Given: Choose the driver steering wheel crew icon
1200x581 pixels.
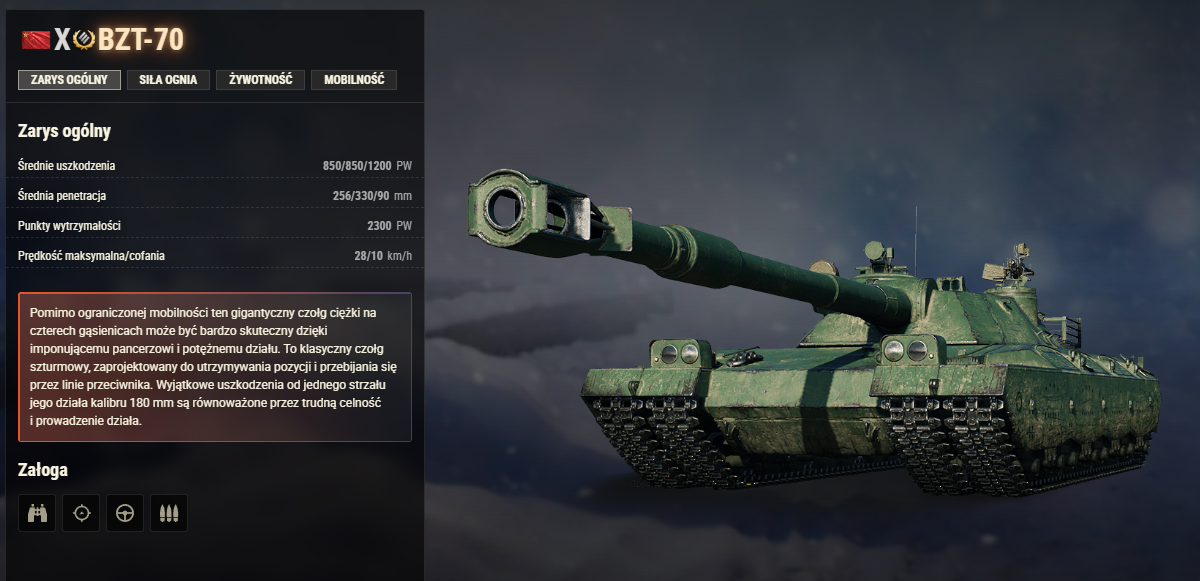Looking at the screenshot, I should tap(125, 513).
